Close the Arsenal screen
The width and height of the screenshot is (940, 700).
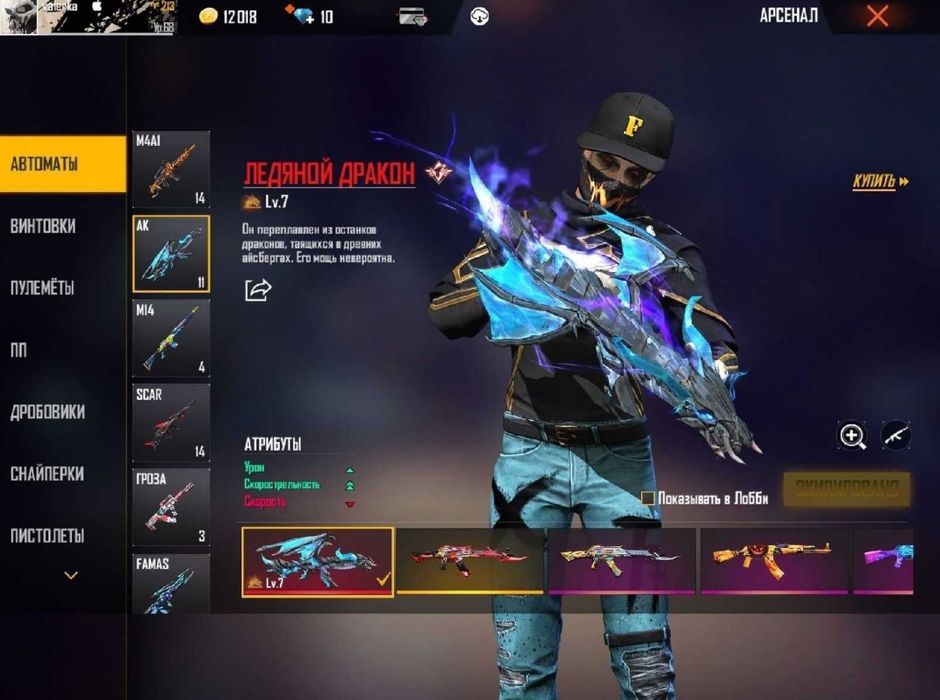(877, 16)
